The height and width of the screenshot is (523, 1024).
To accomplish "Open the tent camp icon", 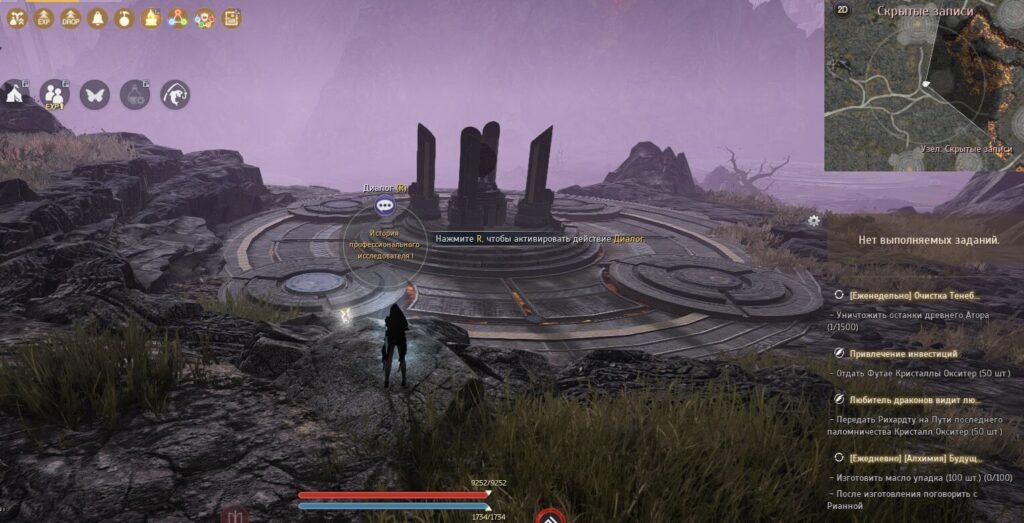I will pos(15,94).
